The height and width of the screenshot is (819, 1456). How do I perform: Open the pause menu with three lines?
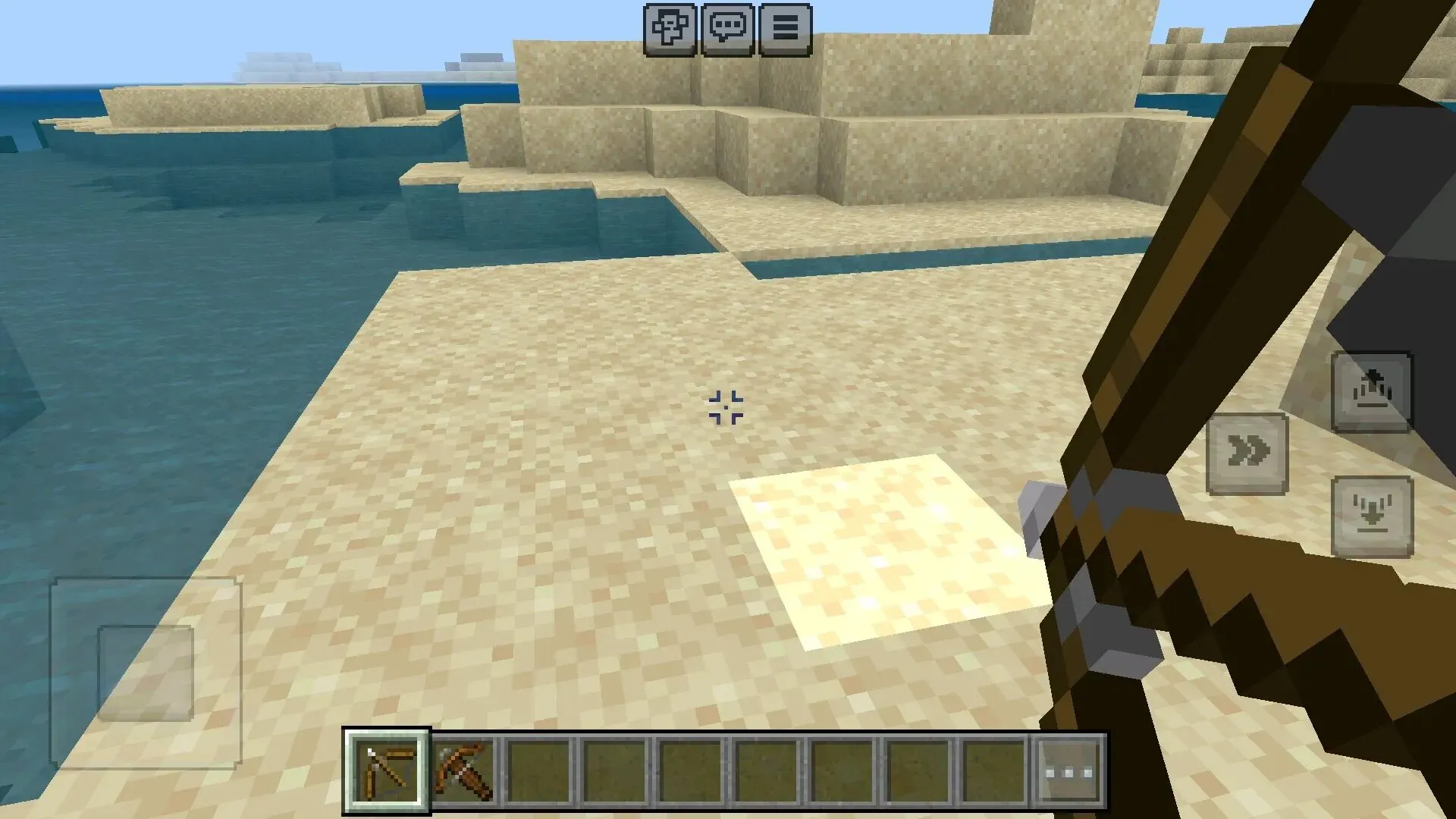click(785, 30)
